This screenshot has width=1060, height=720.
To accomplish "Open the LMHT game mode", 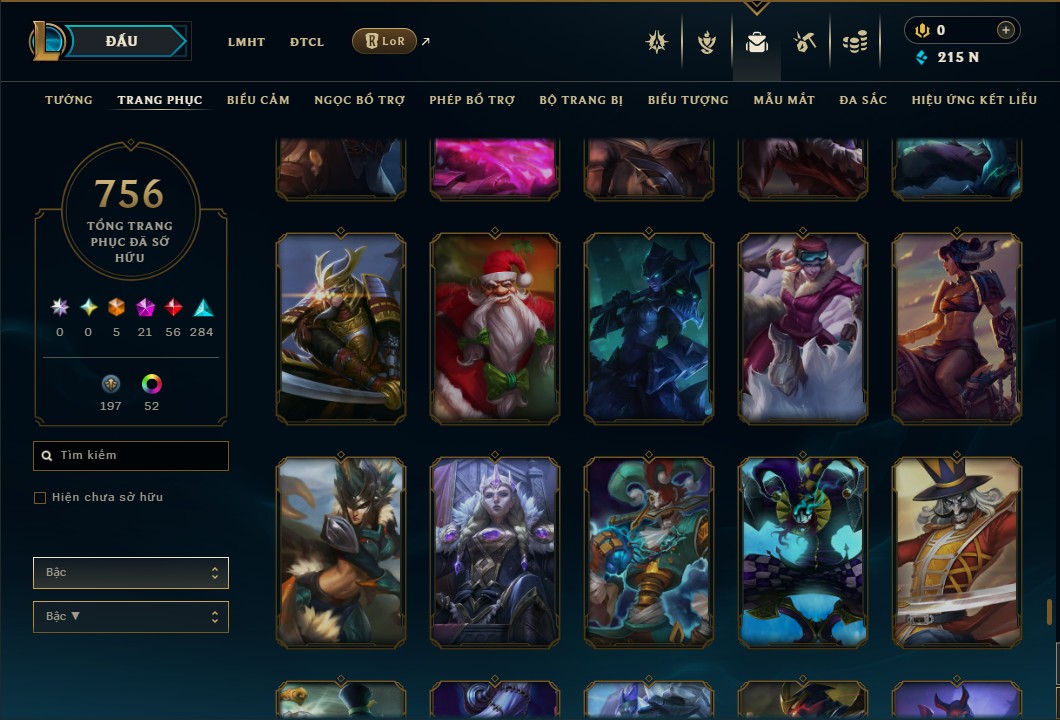I will tap(246, 42).
